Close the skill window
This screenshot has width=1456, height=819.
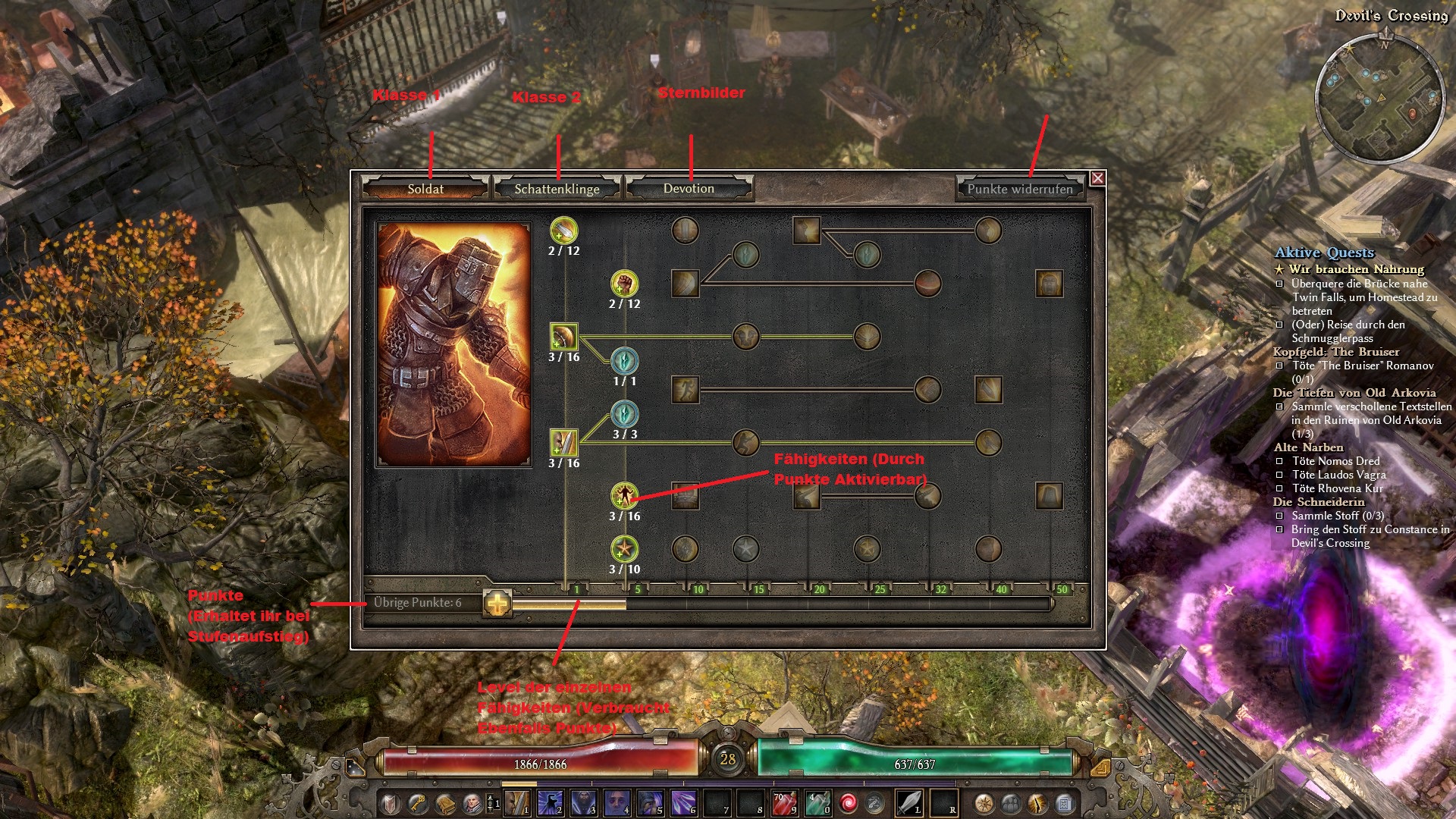point(1097,178)
